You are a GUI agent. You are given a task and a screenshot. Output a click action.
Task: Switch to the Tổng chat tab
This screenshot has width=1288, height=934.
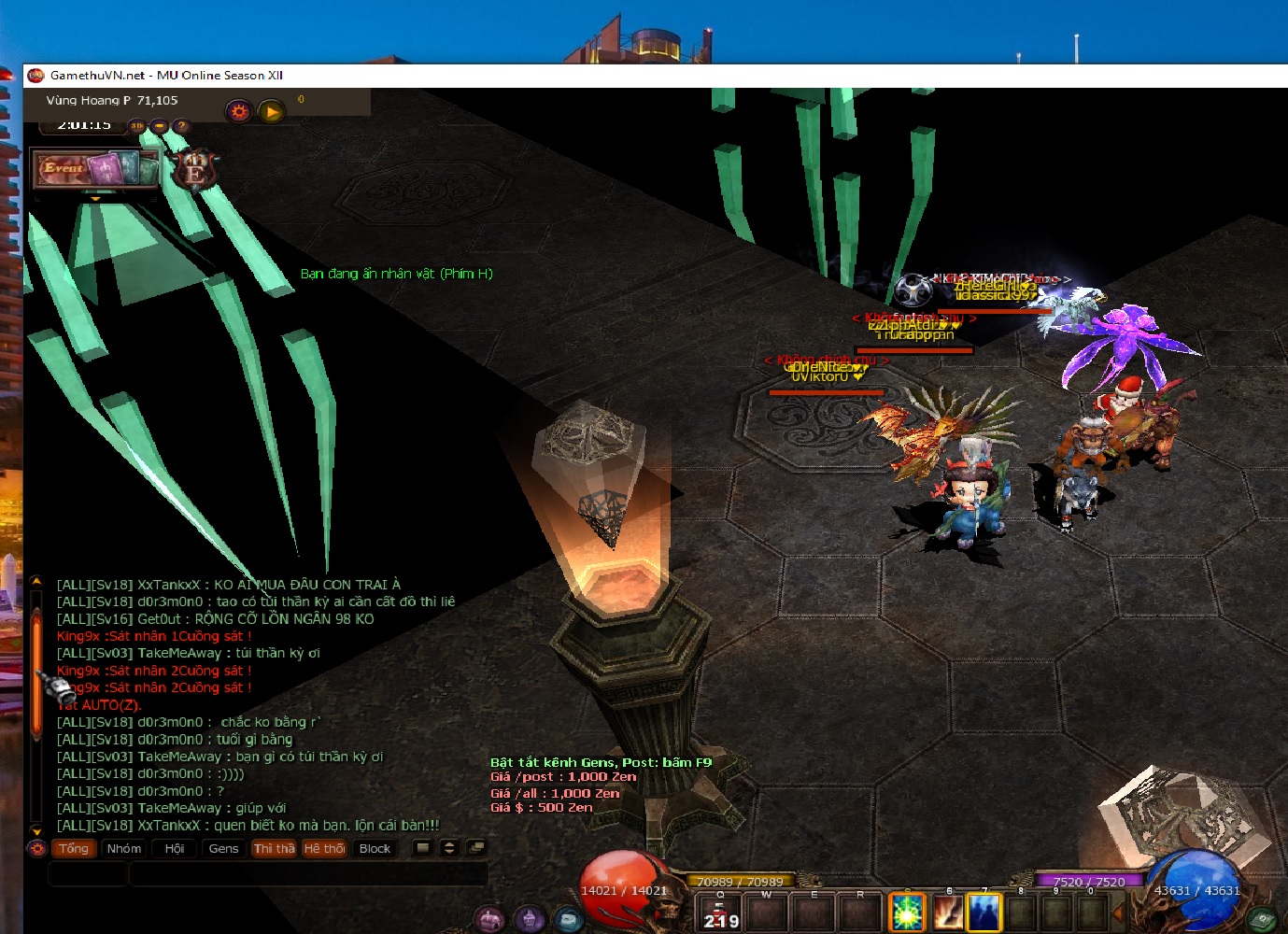tap(73, 848)
